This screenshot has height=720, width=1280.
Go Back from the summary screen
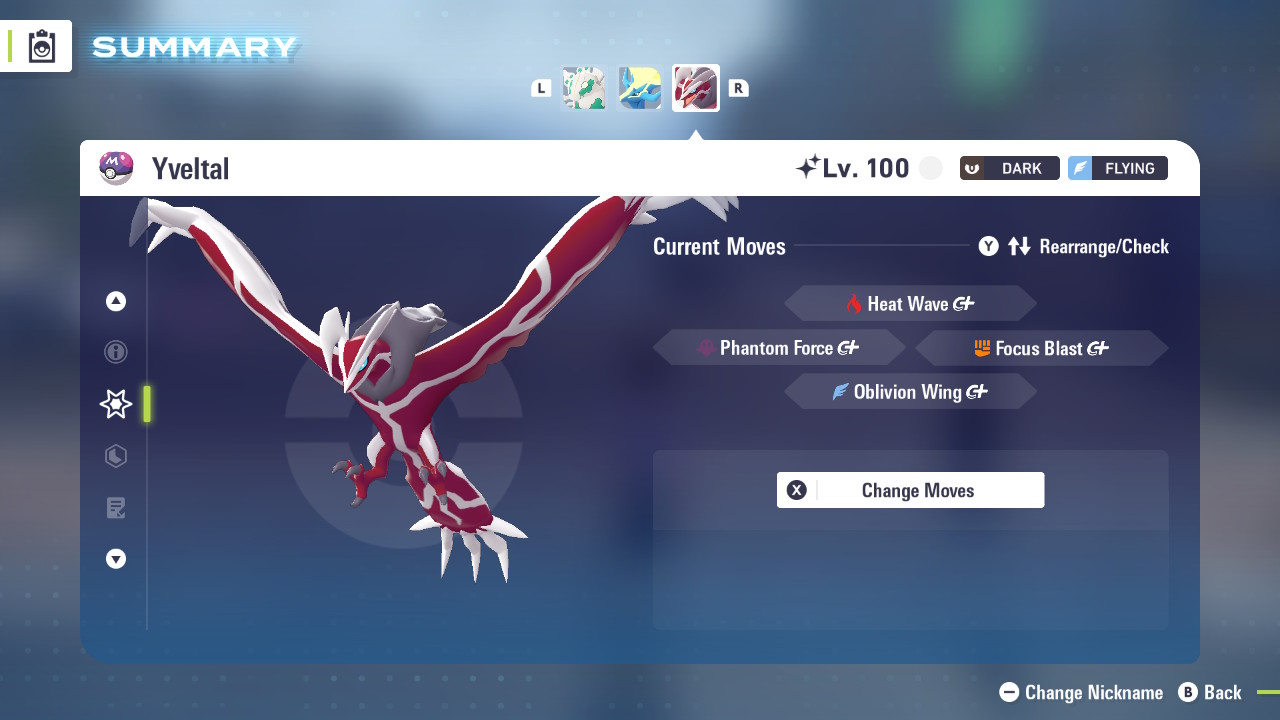point(1210,692)
